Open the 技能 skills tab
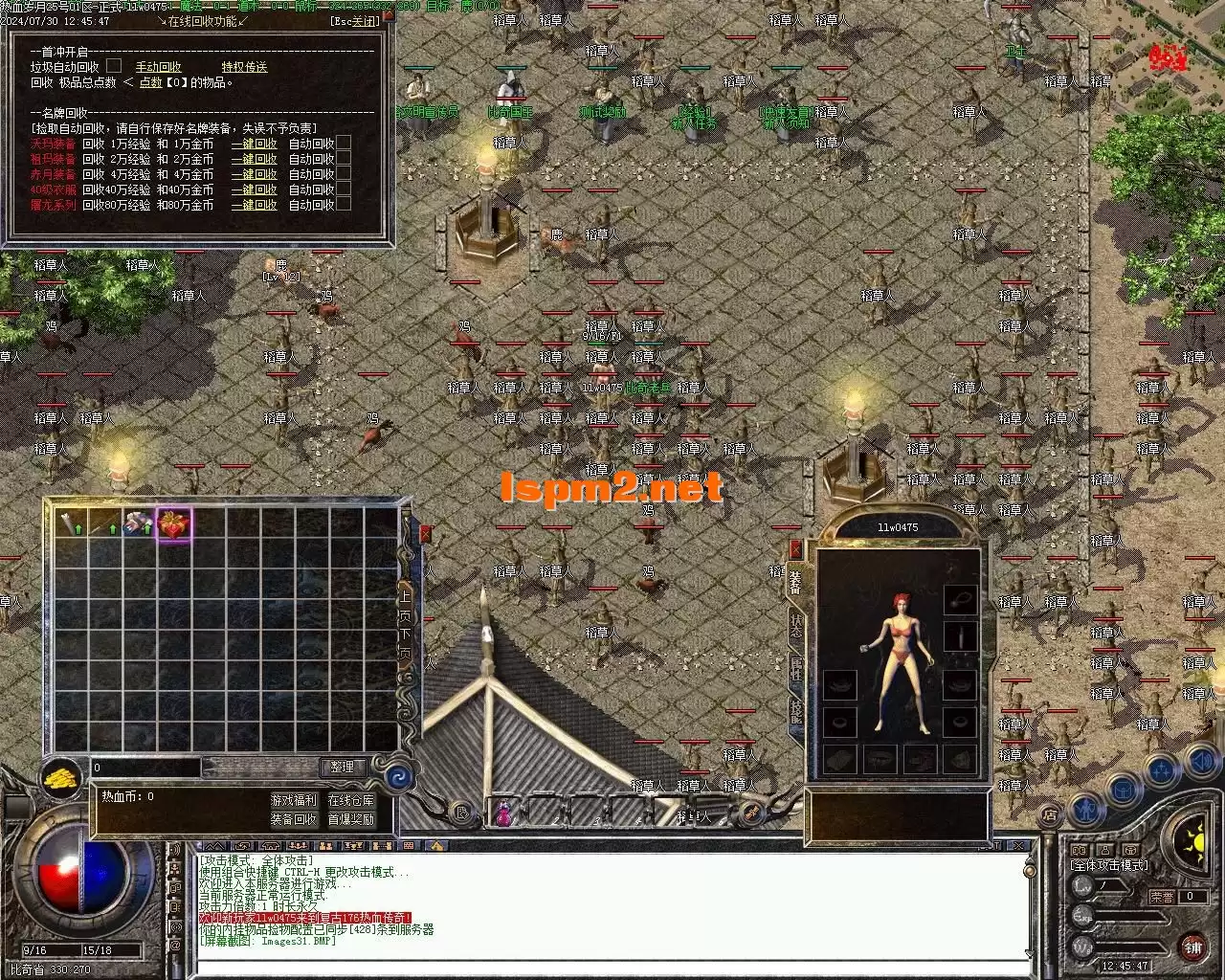Screen dimensions: 1225x980 click(x=795, y=710)
